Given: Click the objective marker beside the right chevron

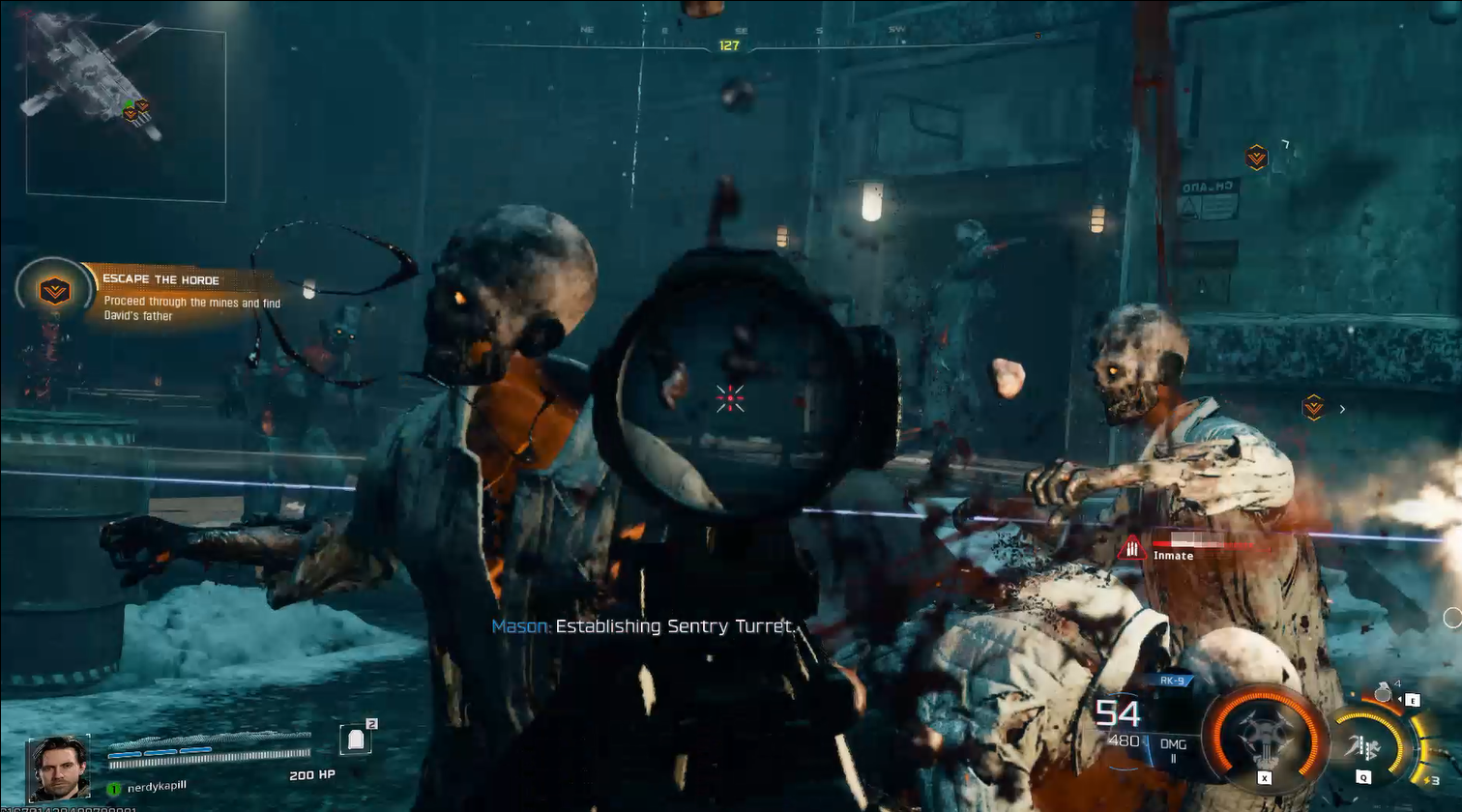Looking at the screenshot, I should click(x=1313, y=406).
